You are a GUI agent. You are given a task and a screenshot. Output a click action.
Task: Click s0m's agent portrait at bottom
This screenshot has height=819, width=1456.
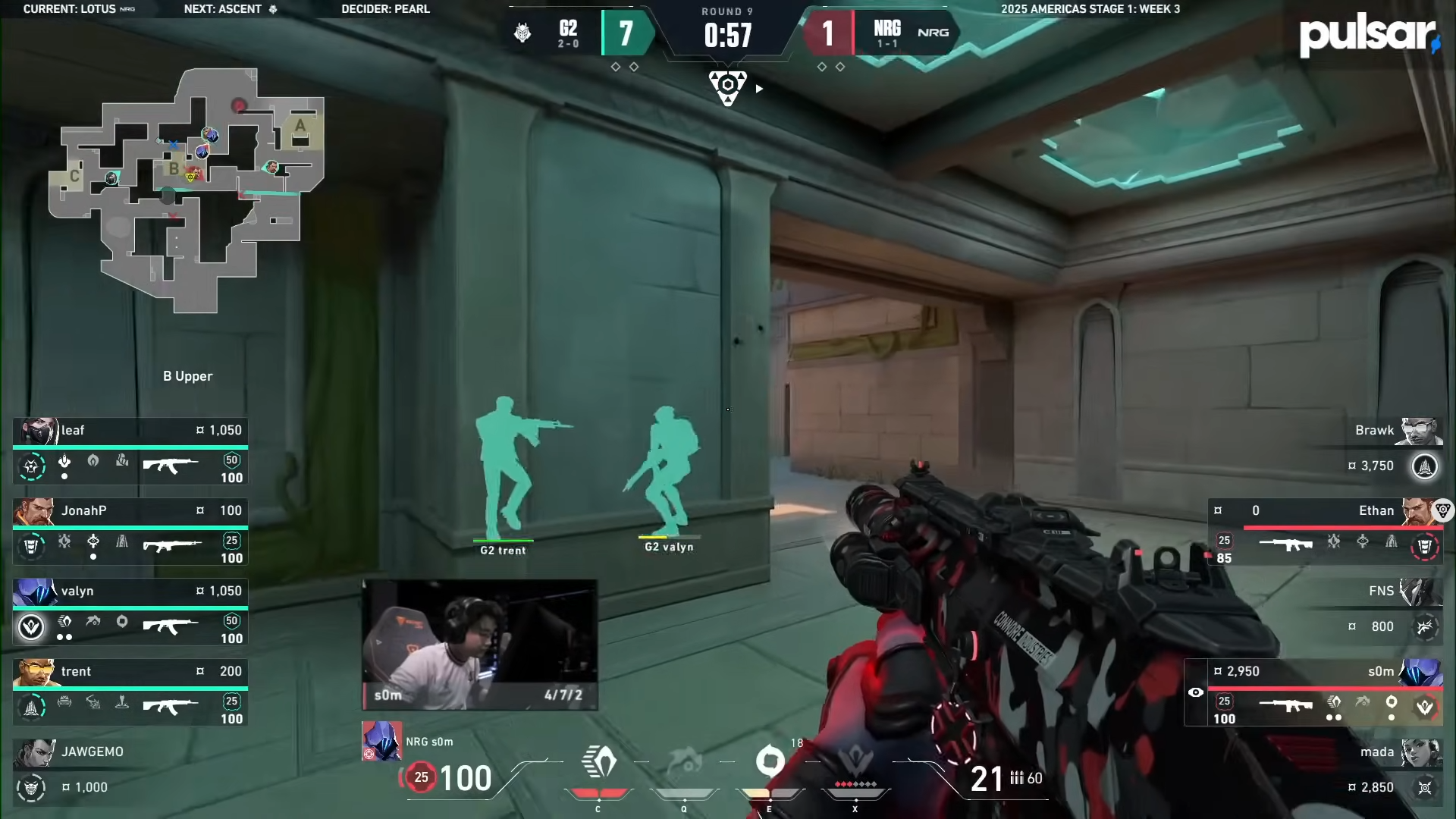381,741
